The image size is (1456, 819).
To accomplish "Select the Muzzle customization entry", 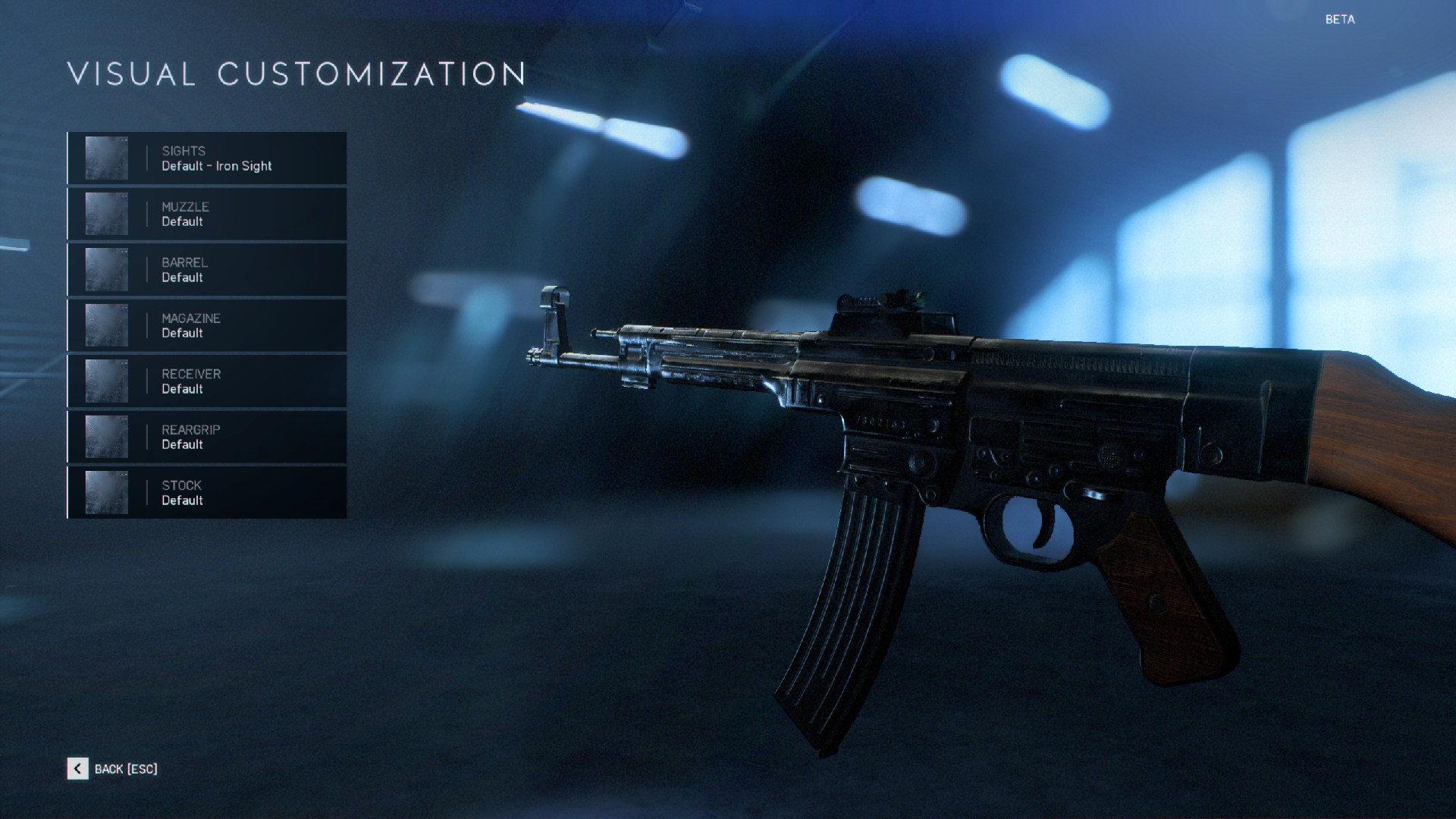I will point(207,214).
